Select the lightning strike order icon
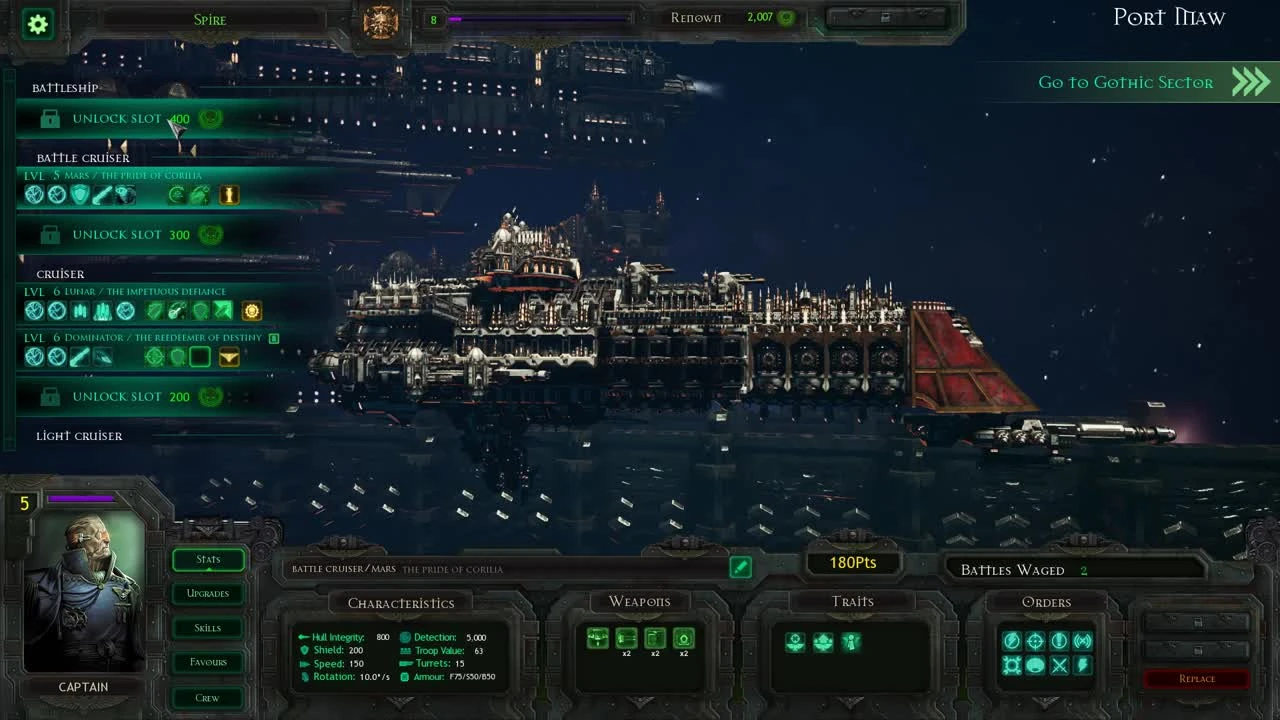Image resolution: width=1280 pixels, height=720 pixels. click(x=1082, y=665)
